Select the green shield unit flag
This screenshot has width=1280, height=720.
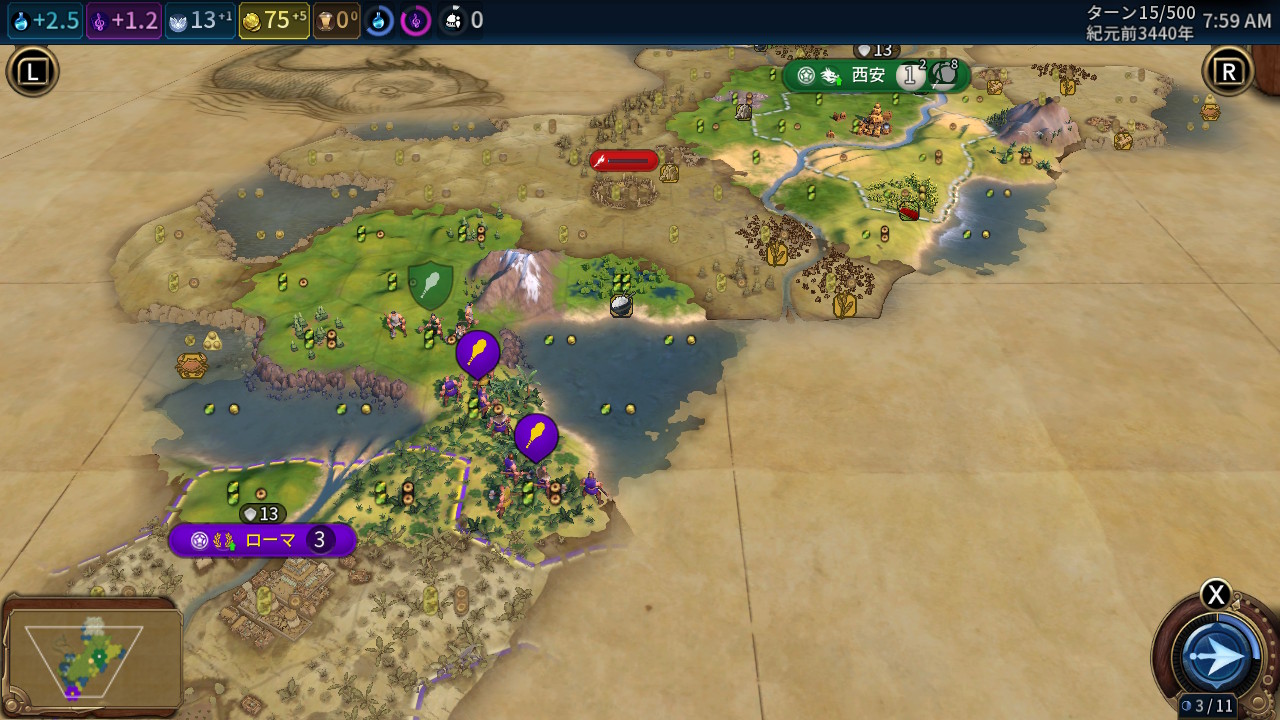[430, 285]
